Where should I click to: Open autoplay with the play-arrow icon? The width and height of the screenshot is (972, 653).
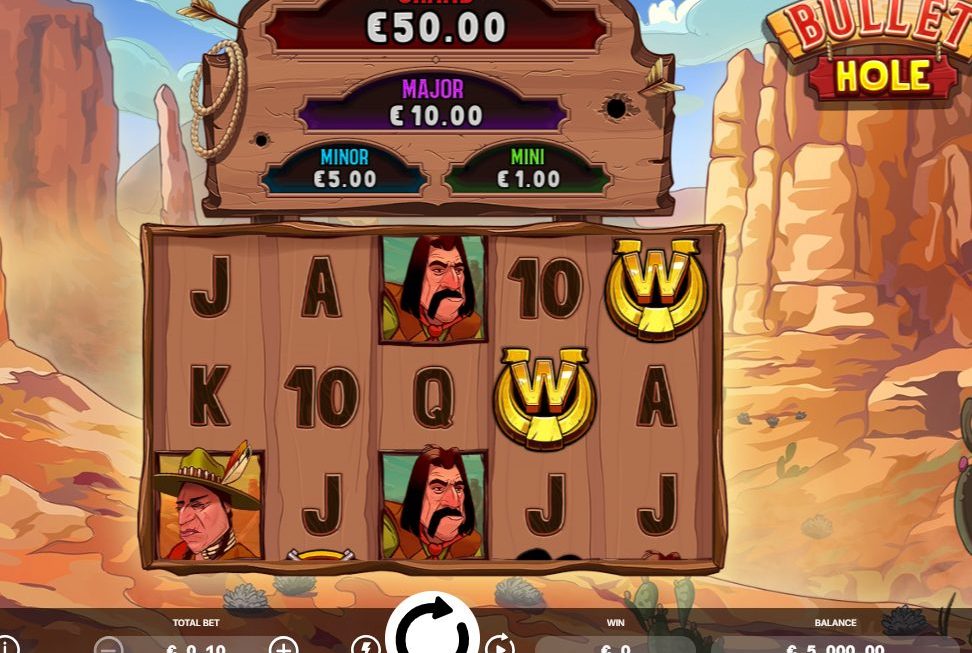click(499, 646)
